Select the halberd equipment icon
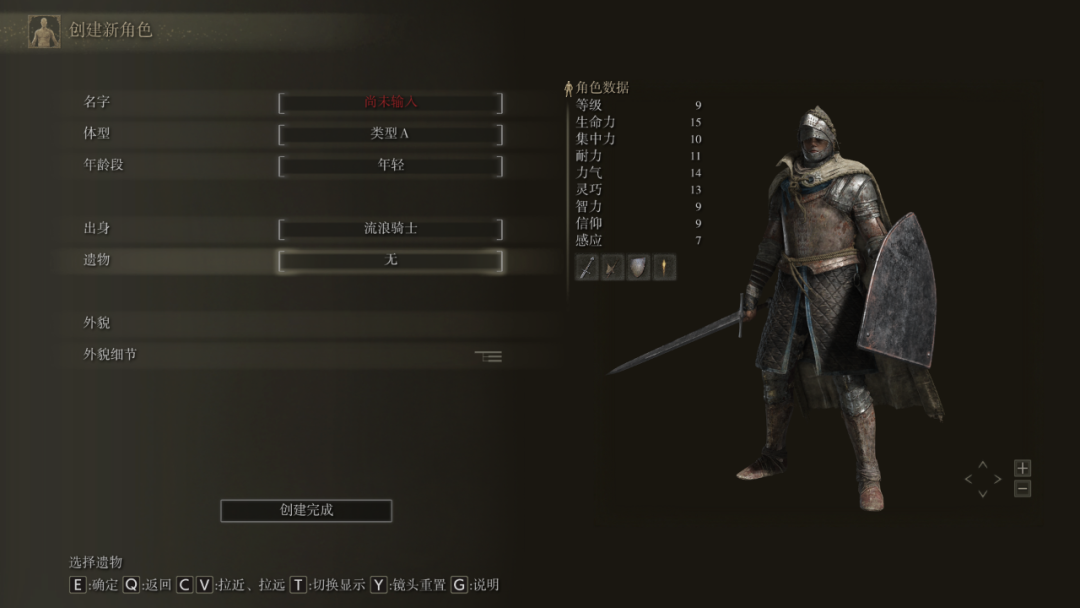 613,267
